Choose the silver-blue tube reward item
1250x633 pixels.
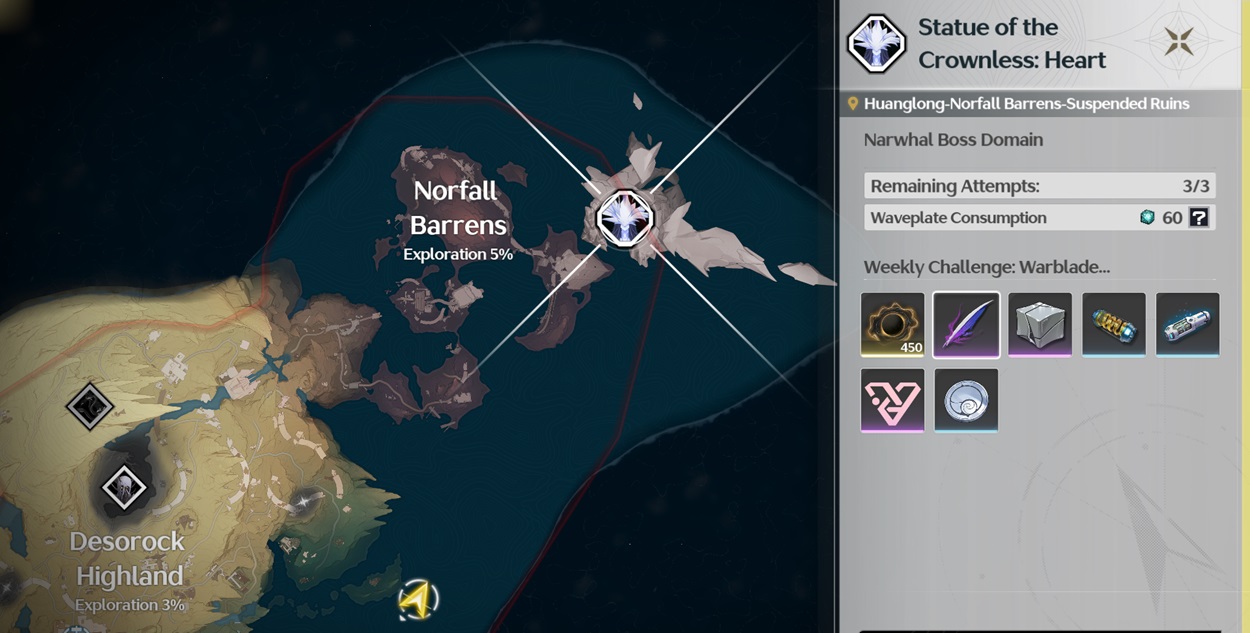pos(1188,325)
